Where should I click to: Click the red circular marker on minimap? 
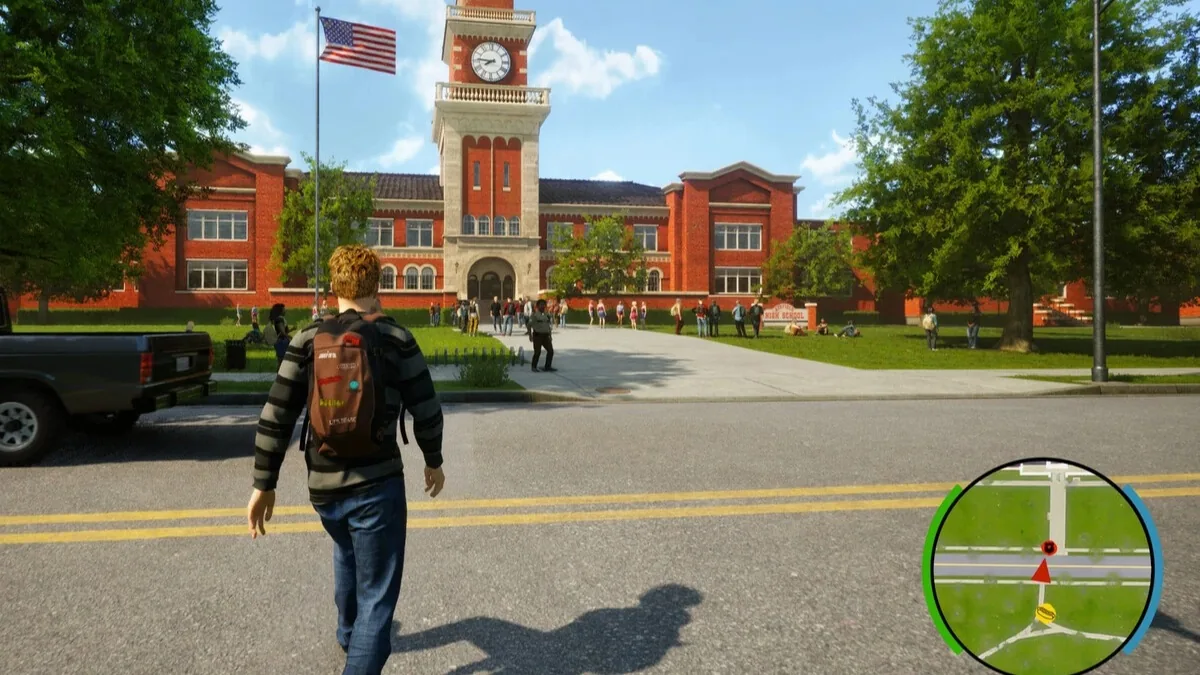click(x=1048, y=548)
